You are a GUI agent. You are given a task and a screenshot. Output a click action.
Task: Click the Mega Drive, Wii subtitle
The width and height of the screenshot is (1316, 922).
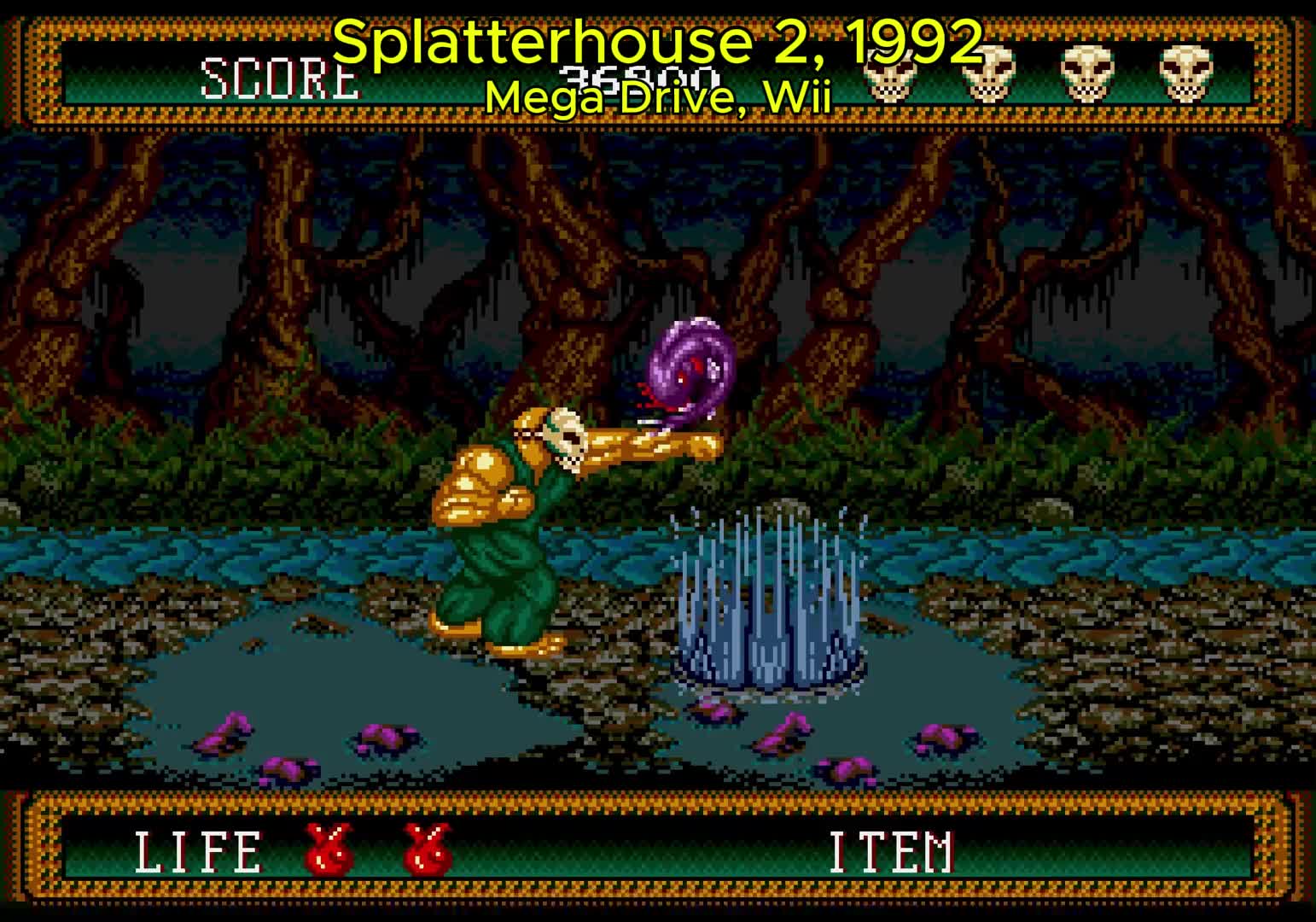coord(658,96)
